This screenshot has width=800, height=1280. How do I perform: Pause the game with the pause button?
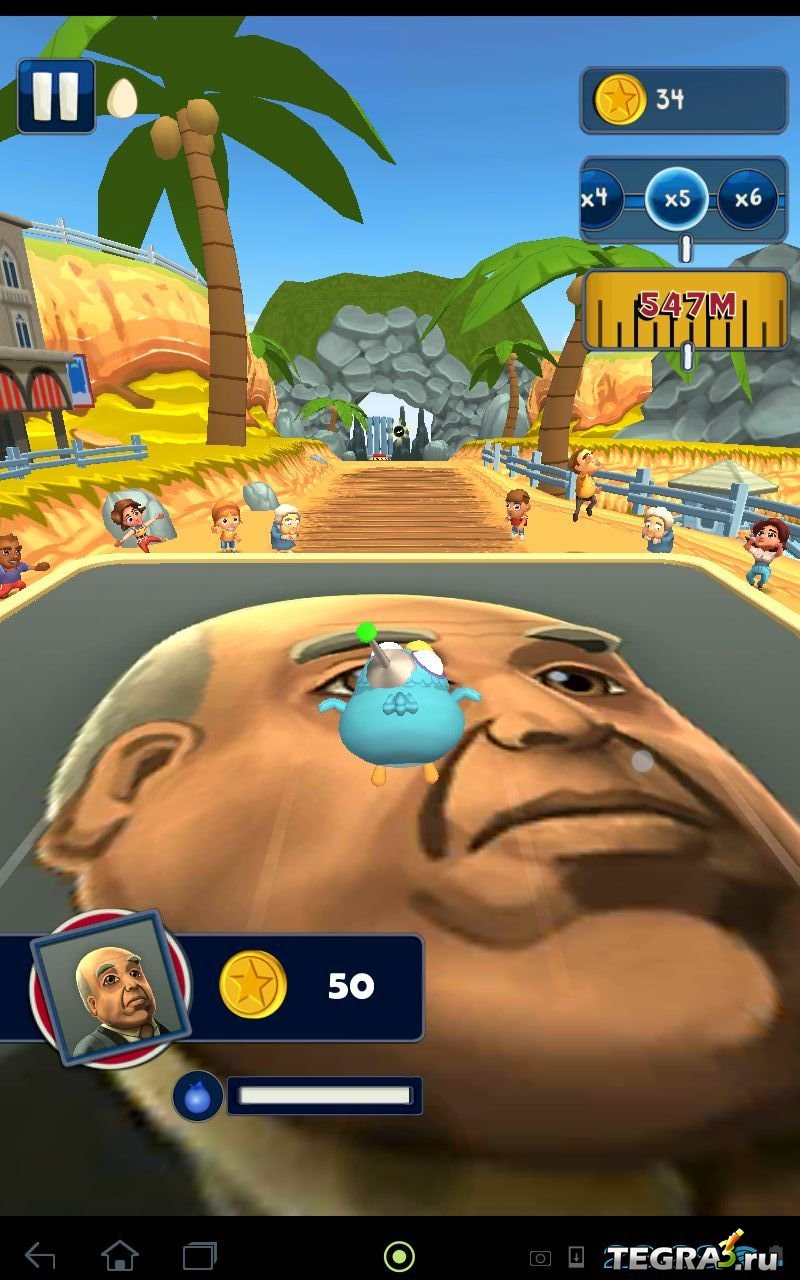tap(56, 96)
